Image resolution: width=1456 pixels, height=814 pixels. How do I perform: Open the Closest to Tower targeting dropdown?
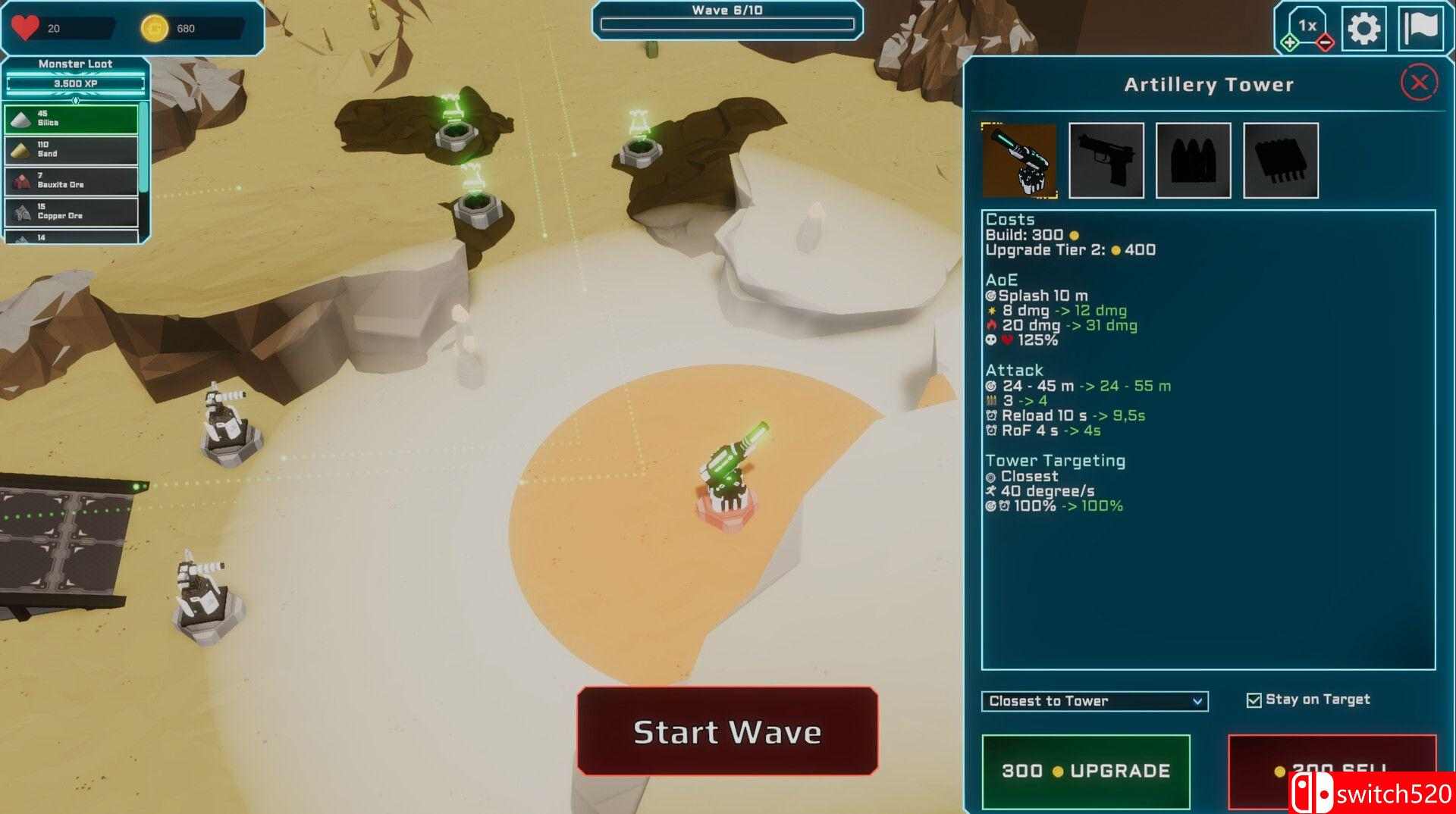[x=1094, y=701]
